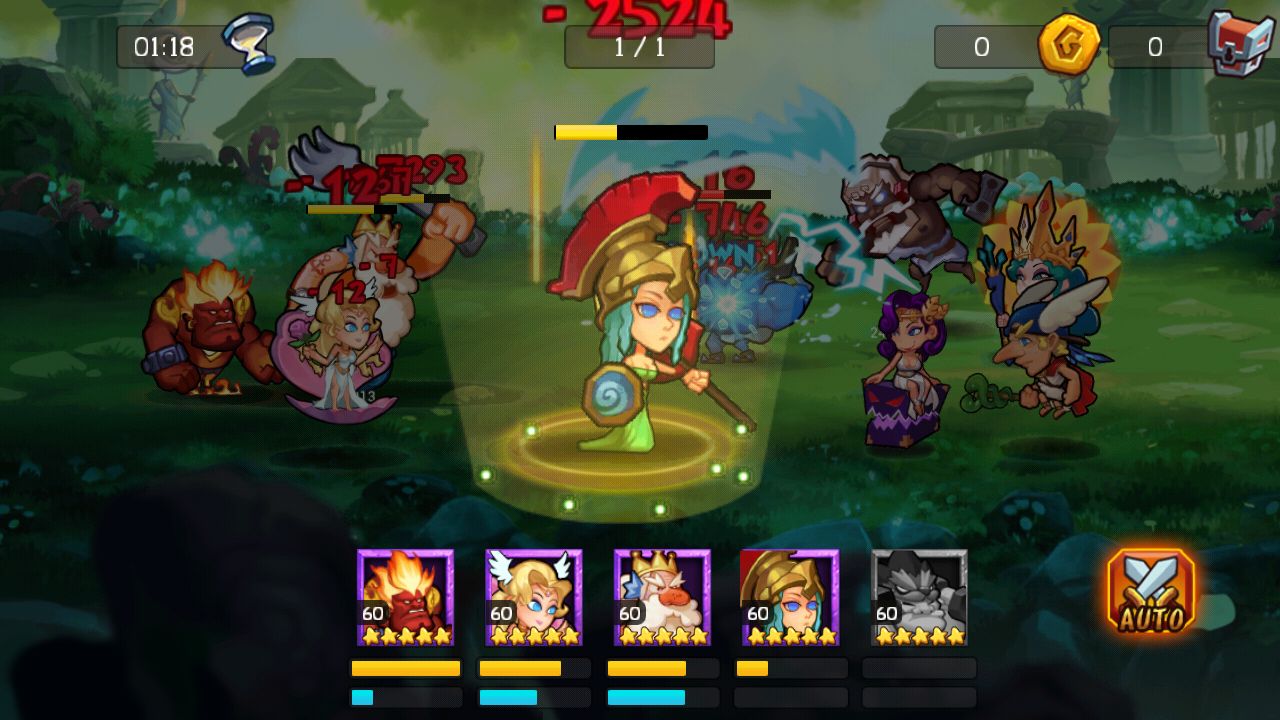Tap the fire demon's full yellow energy bar

tap(405, 668)
